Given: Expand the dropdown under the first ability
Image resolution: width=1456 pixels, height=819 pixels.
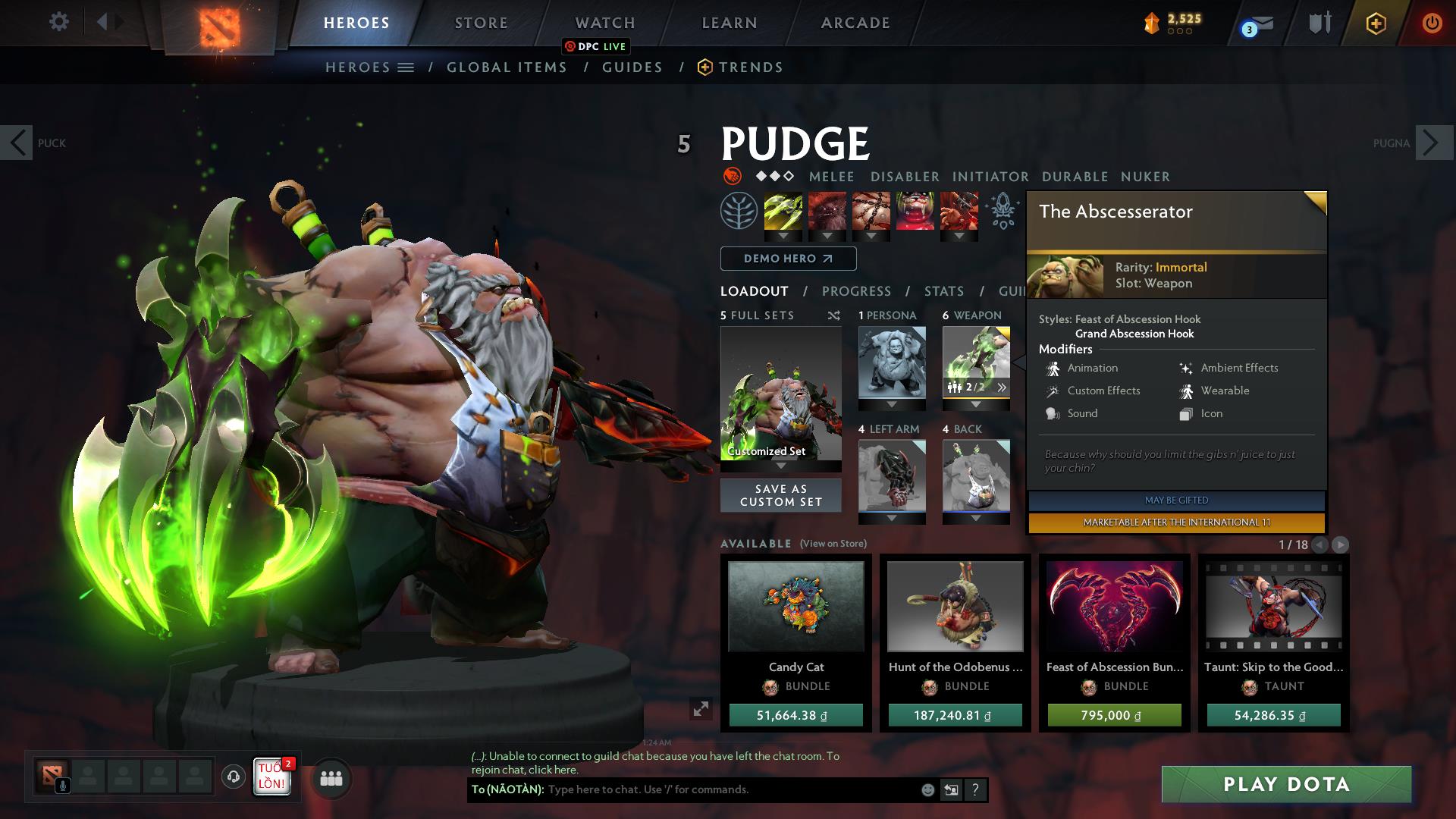Looking at the screenshot, I should pyautogui.click(x=783, y=237).
